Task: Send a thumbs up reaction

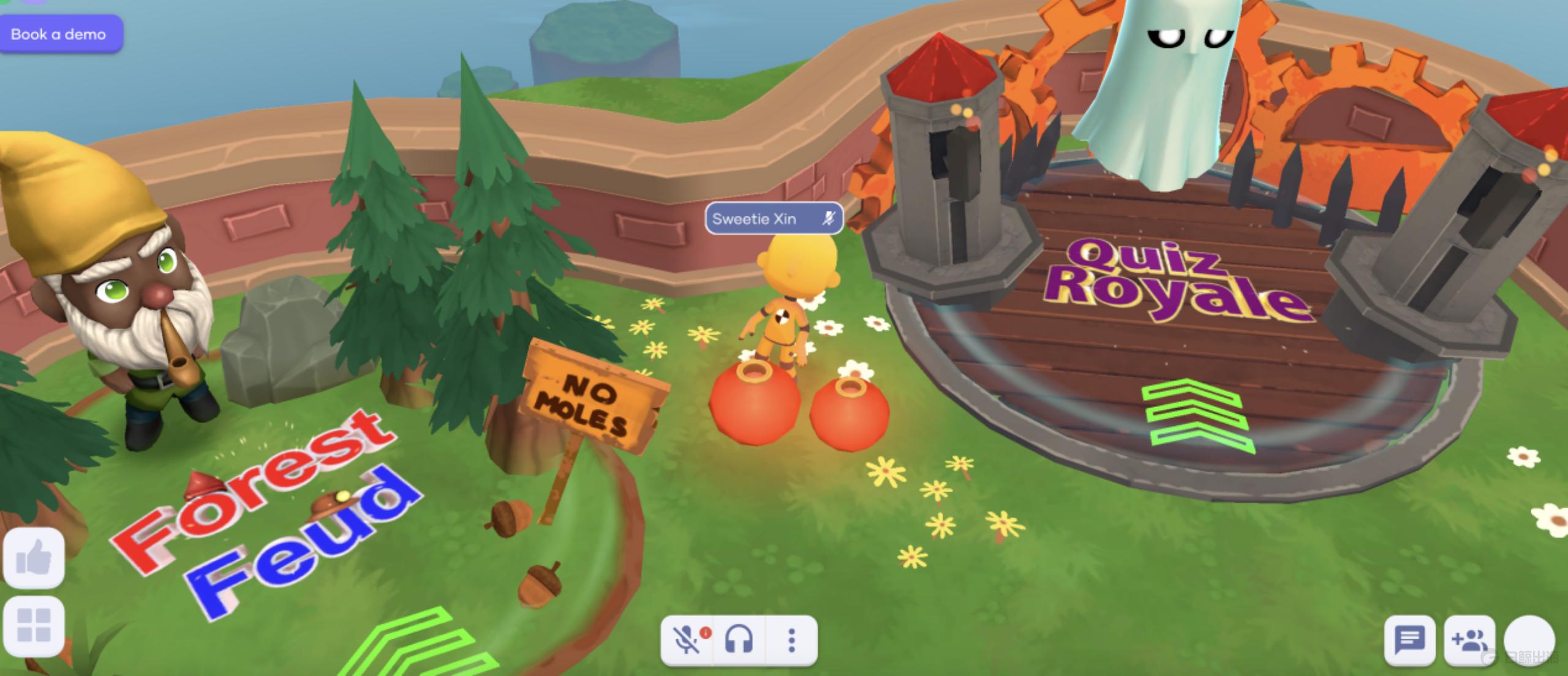Action: [34, 558]
